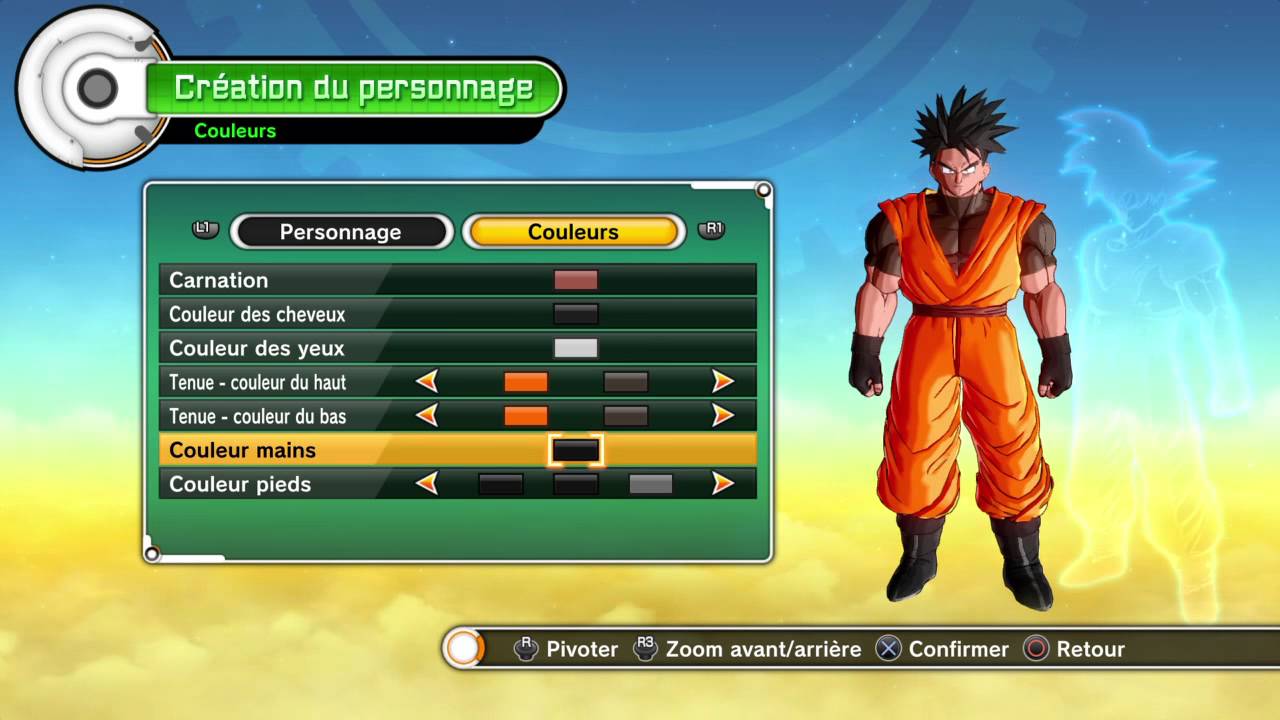The width and height of the screenshot is (1280, 720).
Task: Select the gray Couleur pieds swatch
Action: (651, 483)
